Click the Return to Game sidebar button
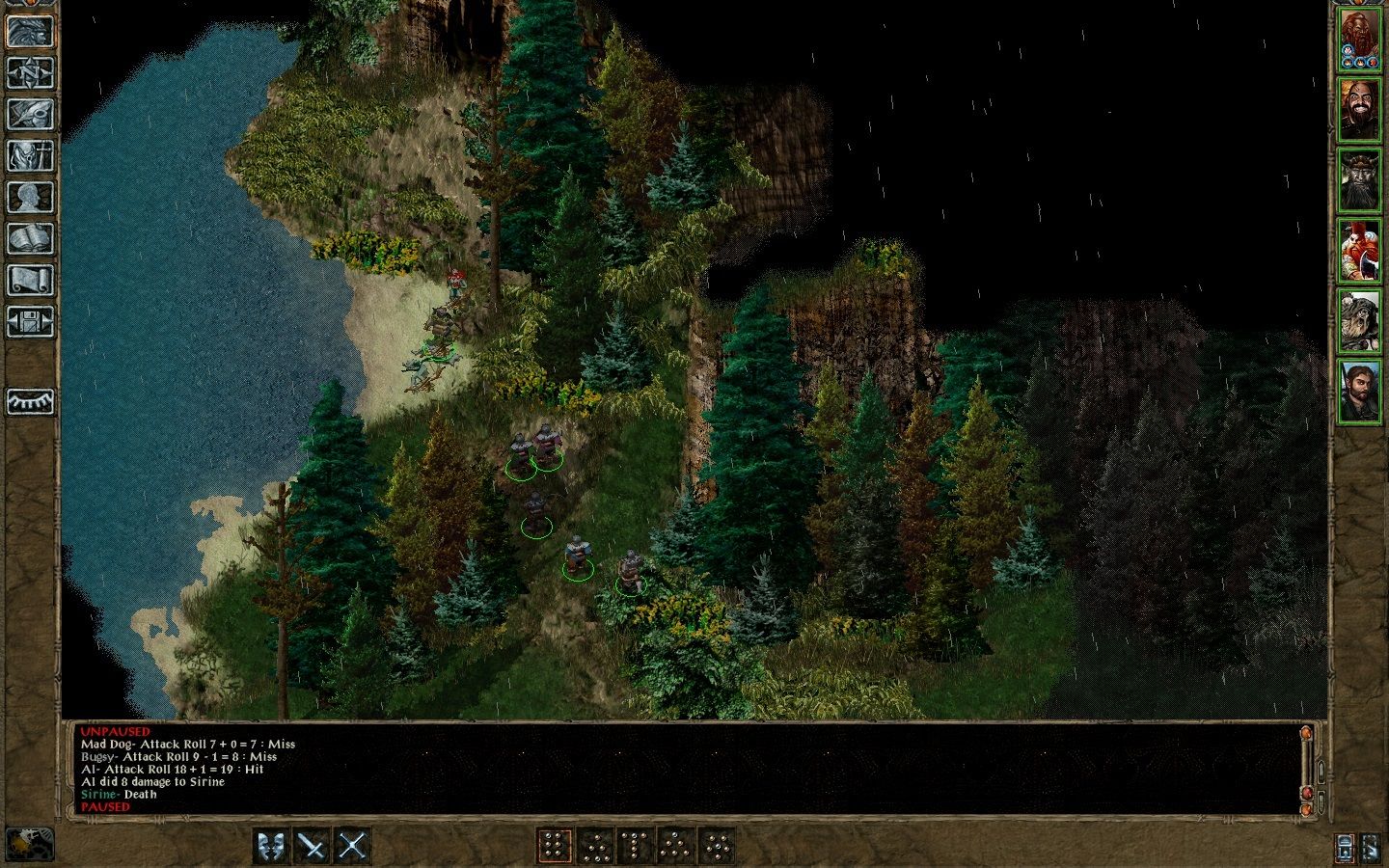This screenshot has width=1389, height=868. pos(30,31)
